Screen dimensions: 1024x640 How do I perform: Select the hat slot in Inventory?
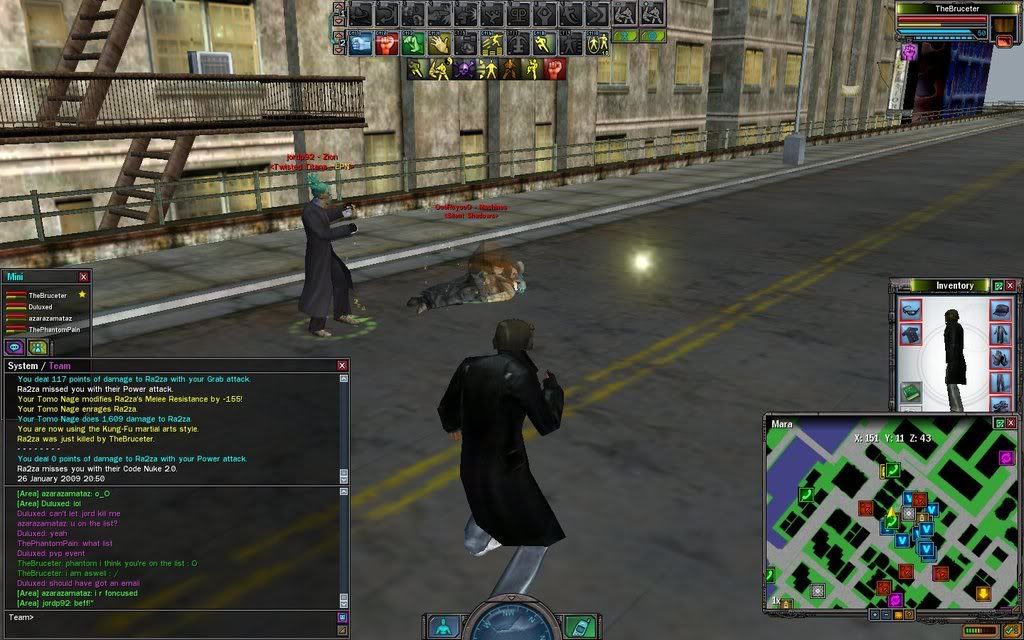1000,310
